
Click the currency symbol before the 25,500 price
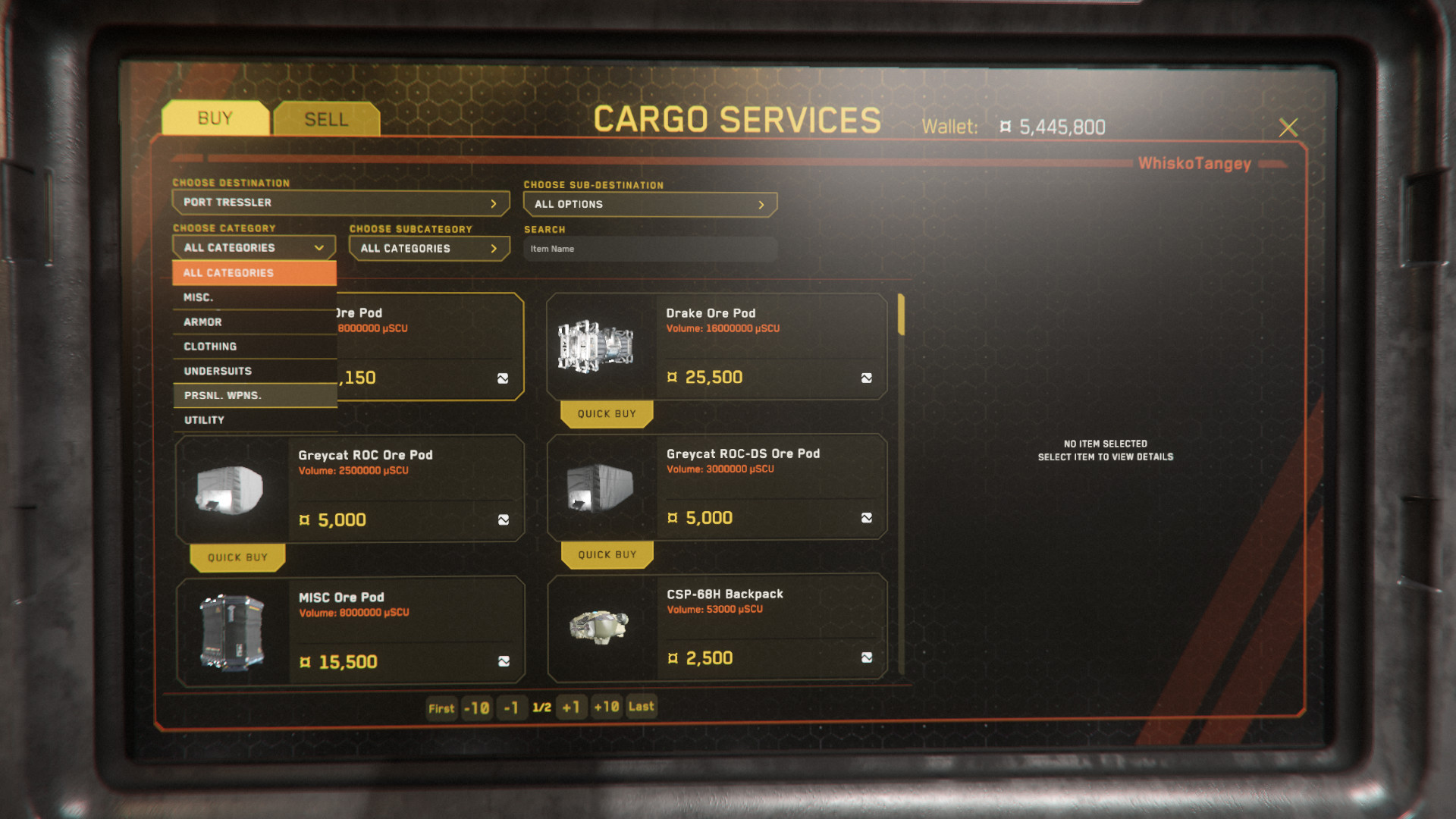click(x=673, y=377)
